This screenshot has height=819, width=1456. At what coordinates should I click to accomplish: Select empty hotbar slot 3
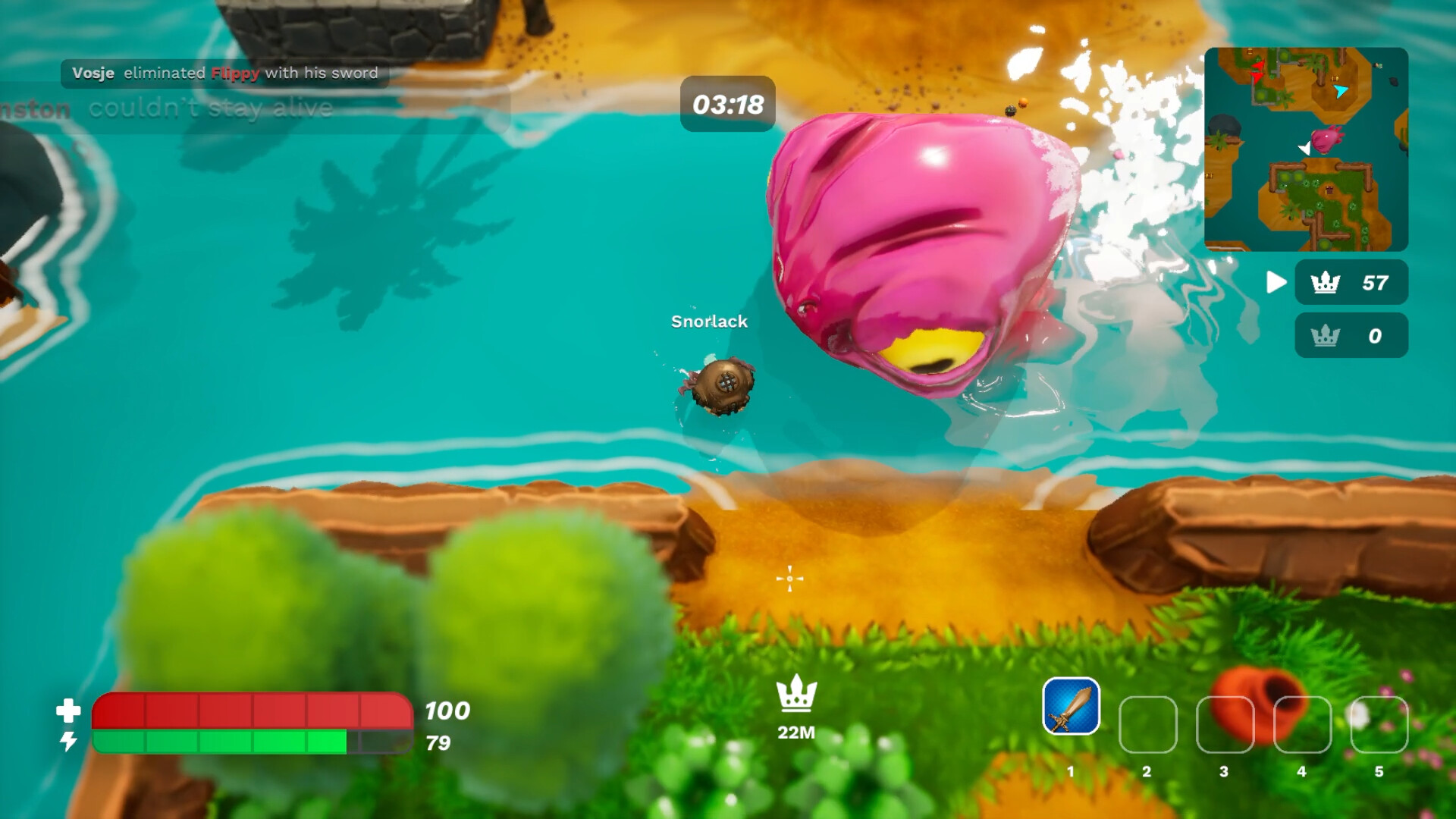(1224, 724)
